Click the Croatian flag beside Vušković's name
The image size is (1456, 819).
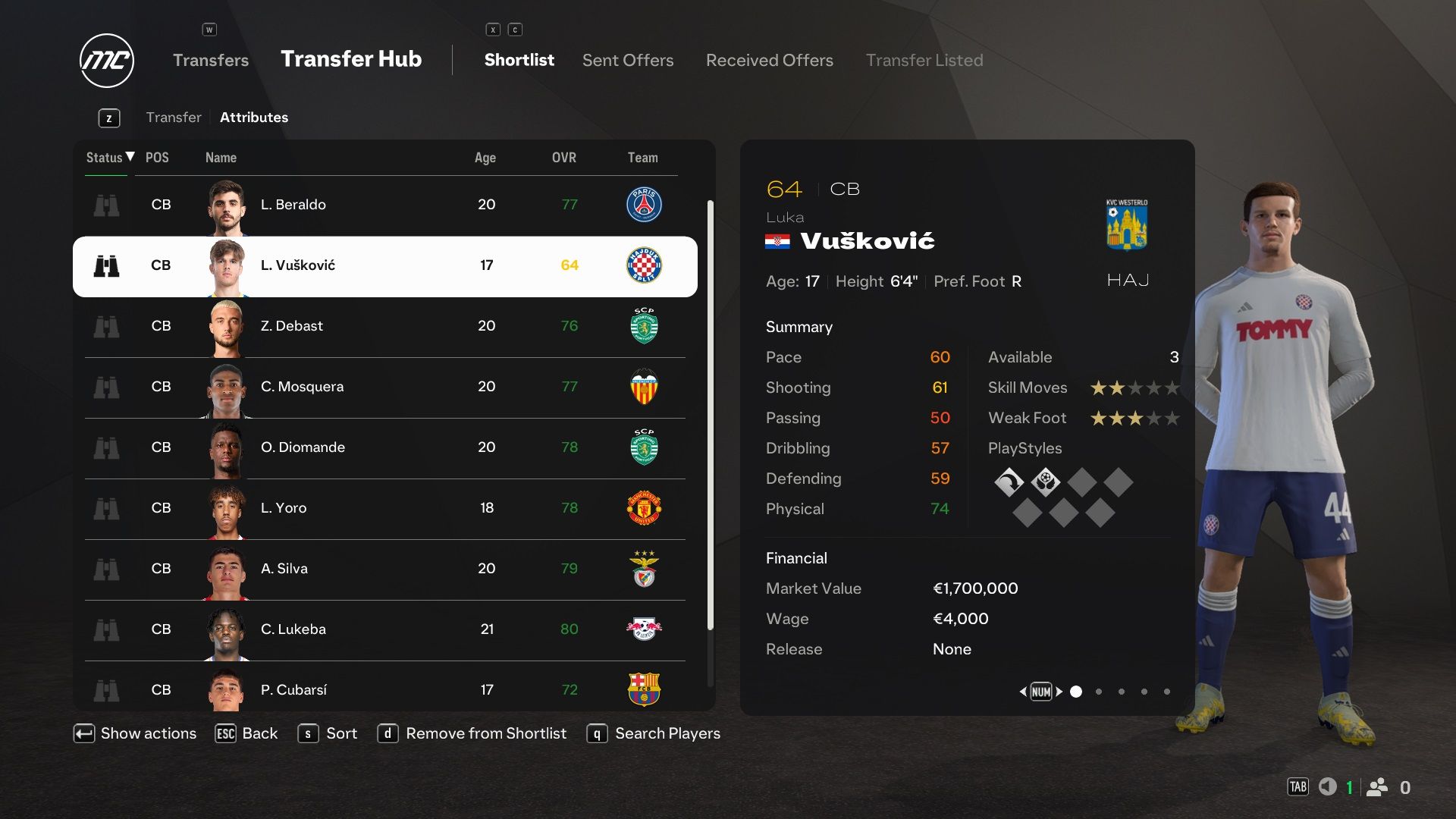[778, 241]
